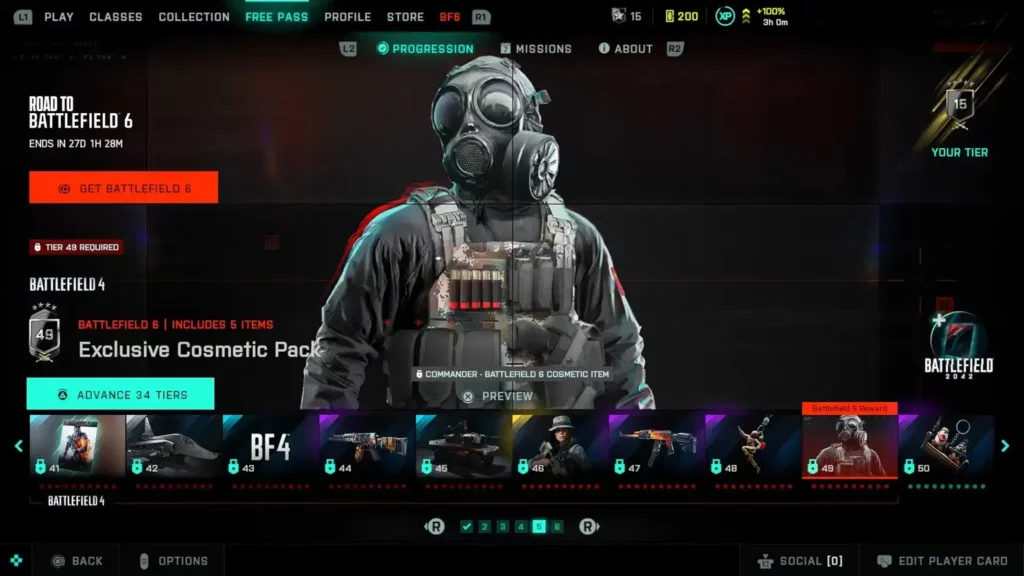The image size is (1024, 576).
Task: Go to the Collection tab
Action: tap(194, 17)
